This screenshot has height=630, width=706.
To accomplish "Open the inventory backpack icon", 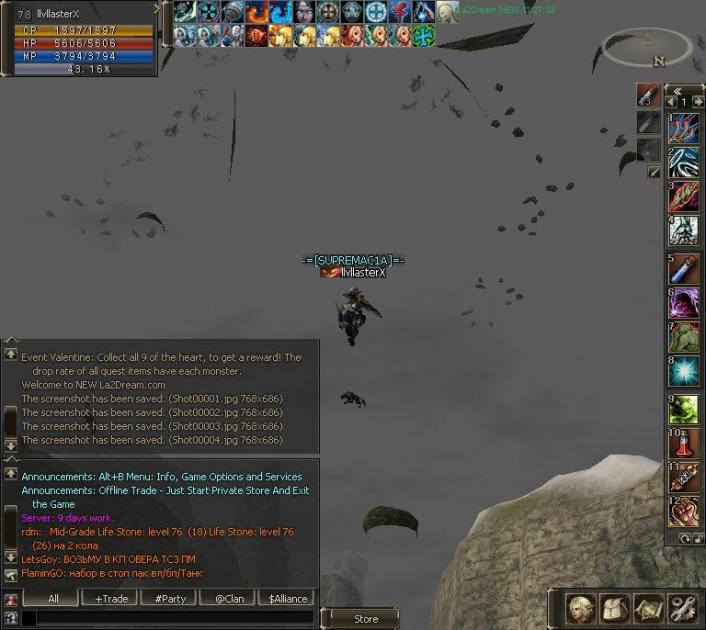I will (x=615, y=607).
